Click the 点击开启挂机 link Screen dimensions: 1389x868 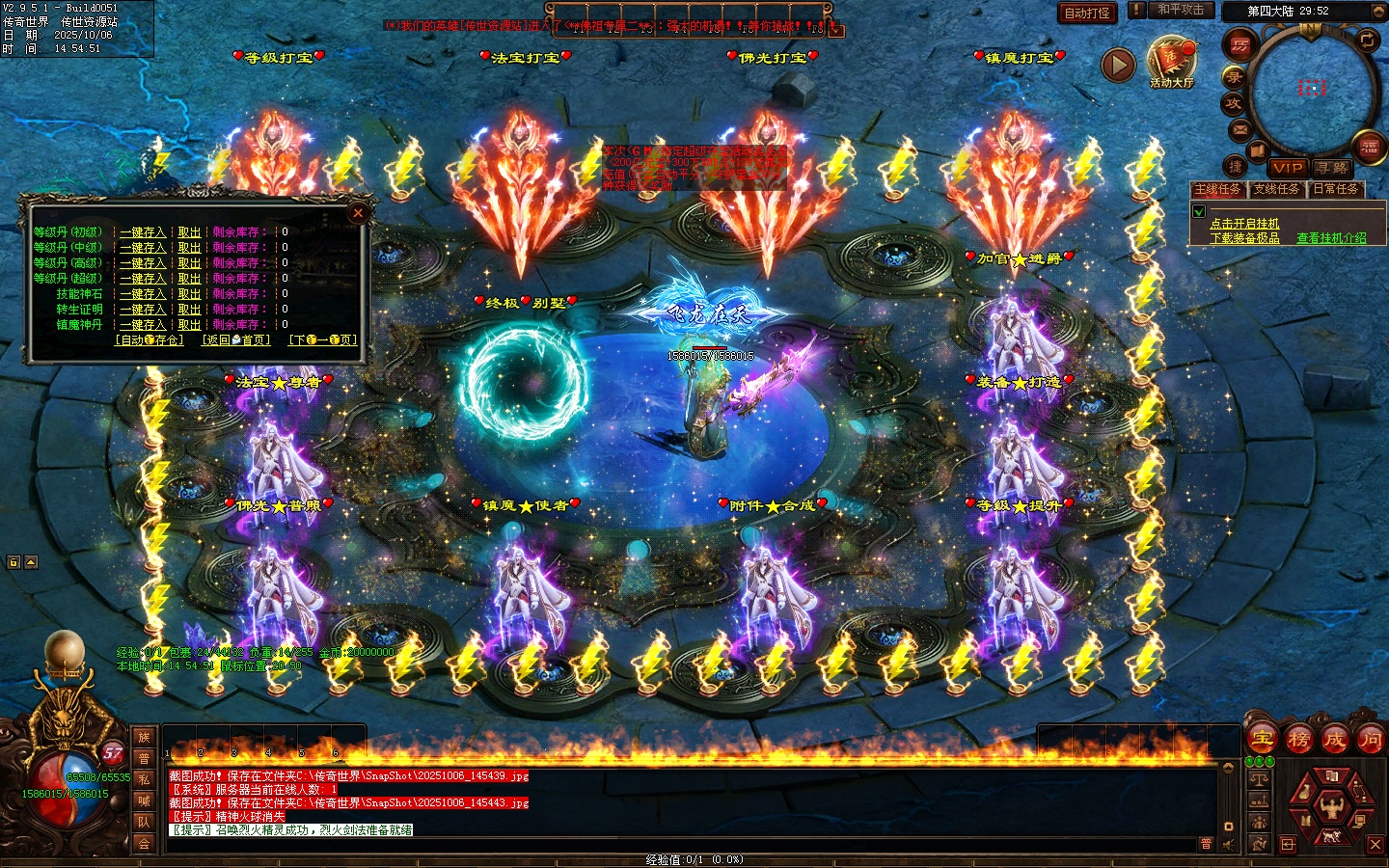(x=1244, y=224)
